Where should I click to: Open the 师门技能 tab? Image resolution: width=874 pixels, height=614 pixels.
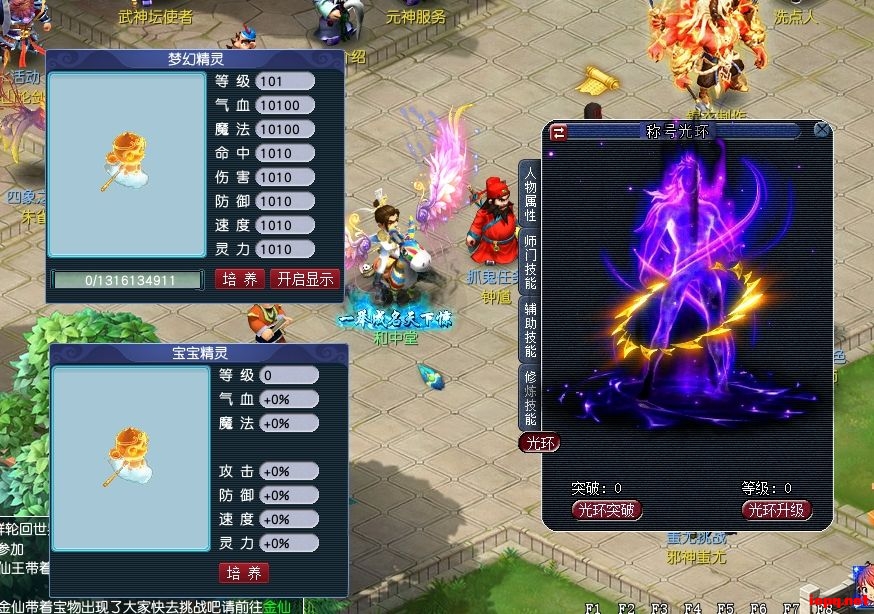pos(530,262)
